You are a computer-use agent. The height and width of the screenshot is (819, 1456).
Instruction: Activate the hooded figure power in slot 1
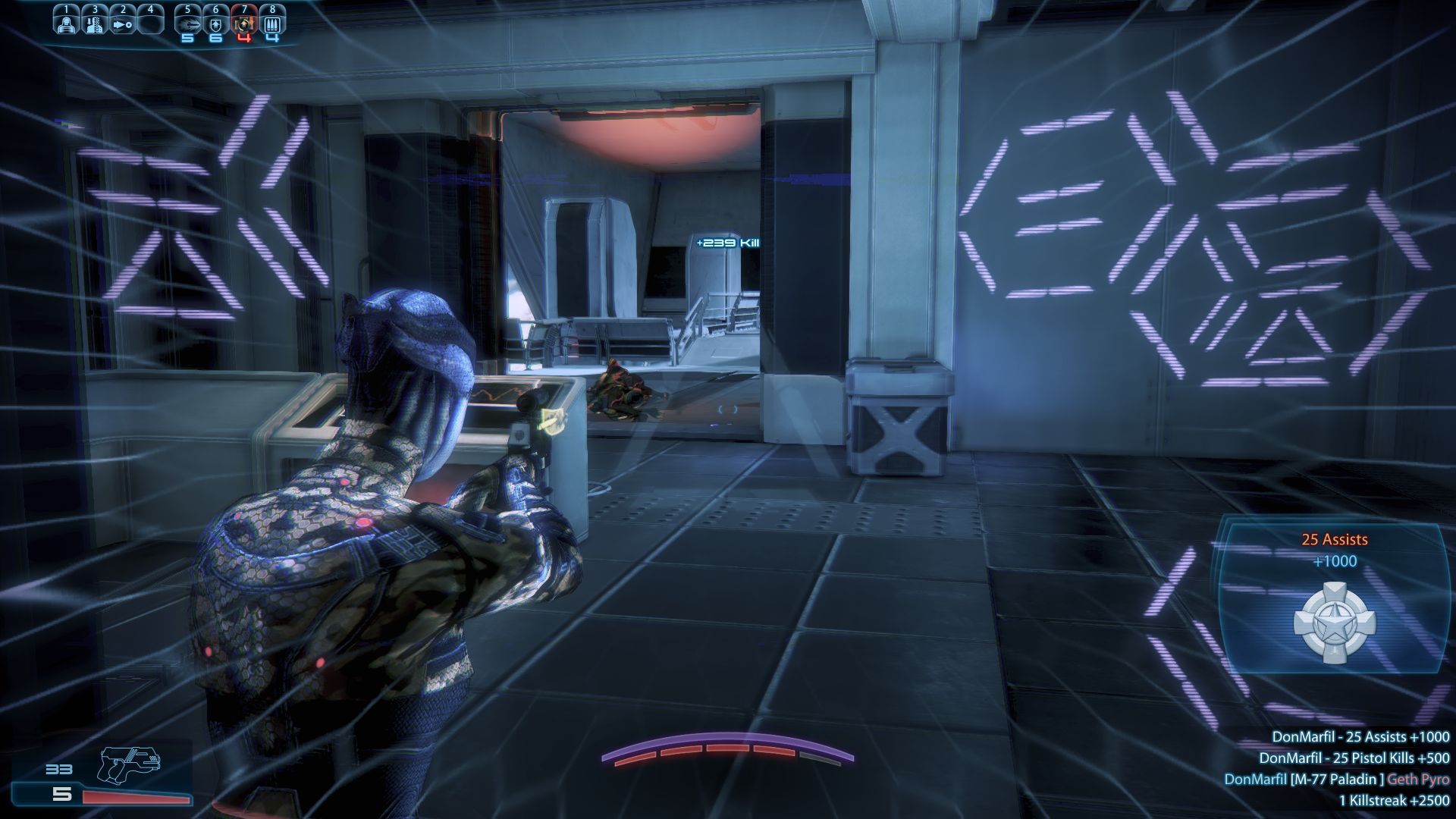tap(67, 22)
